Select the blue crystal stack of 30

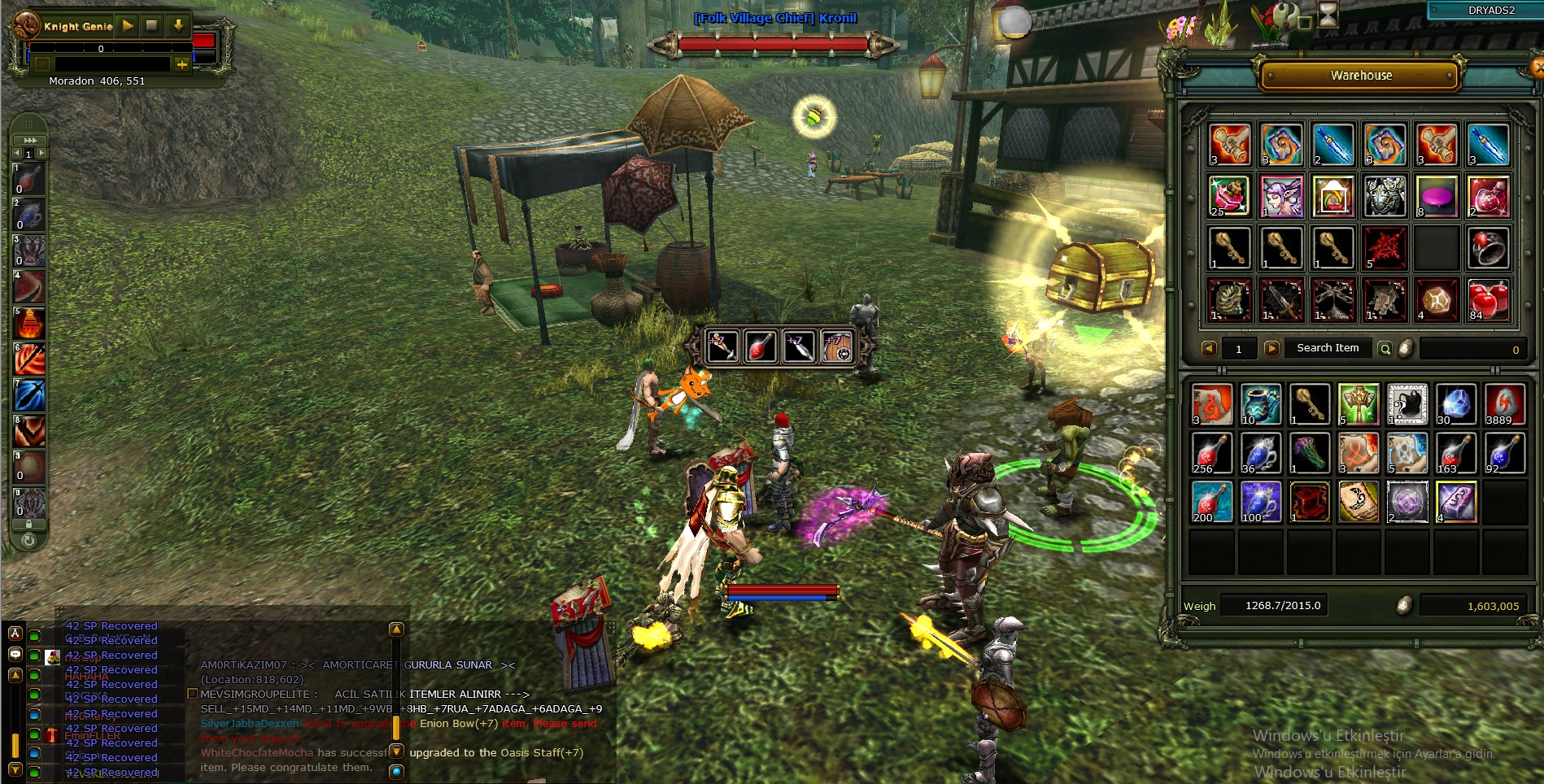coord(1455,404)
